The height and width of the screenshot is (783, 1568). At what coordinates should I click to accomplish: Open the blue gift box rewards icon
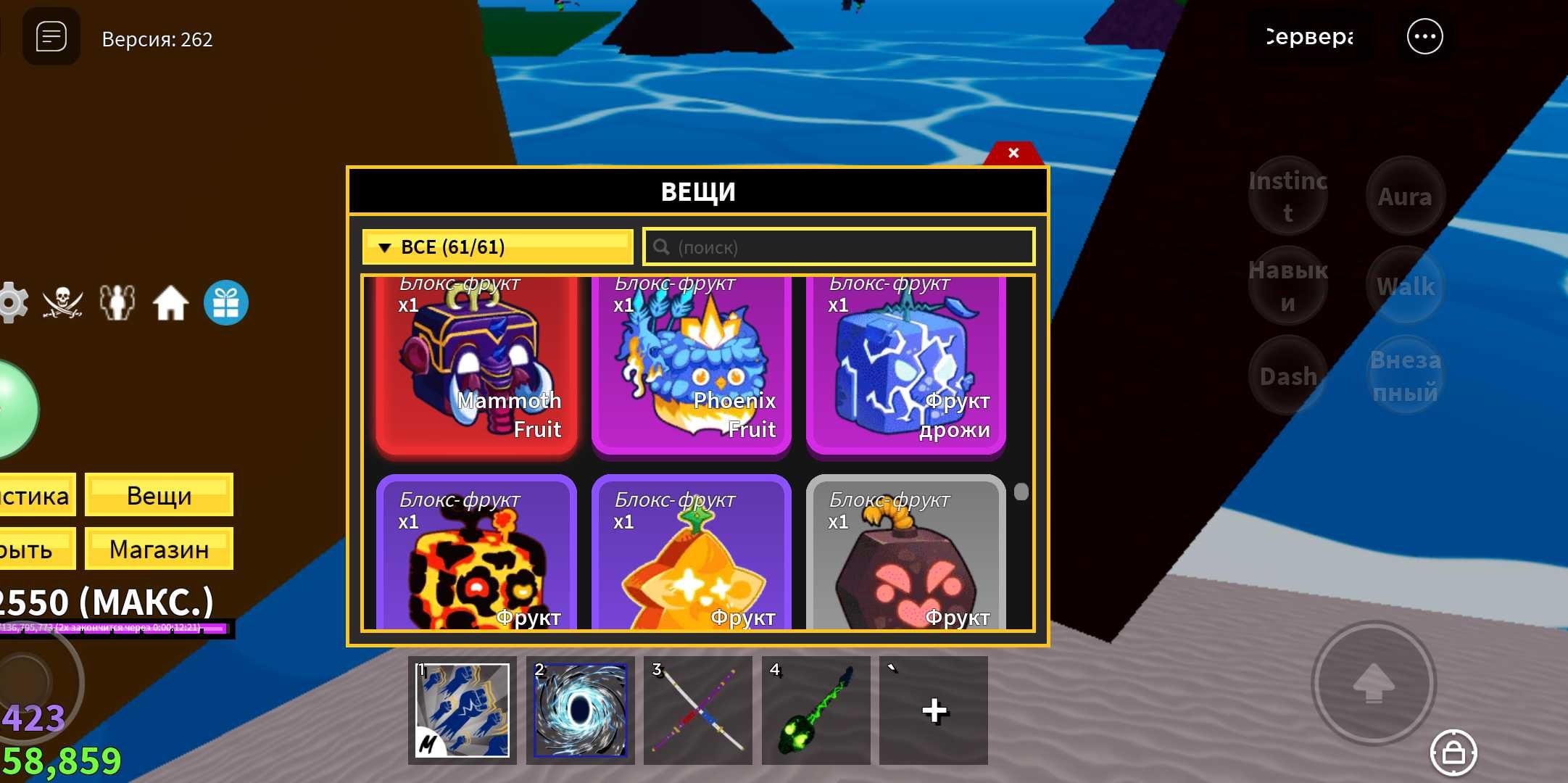coord(226,303)
